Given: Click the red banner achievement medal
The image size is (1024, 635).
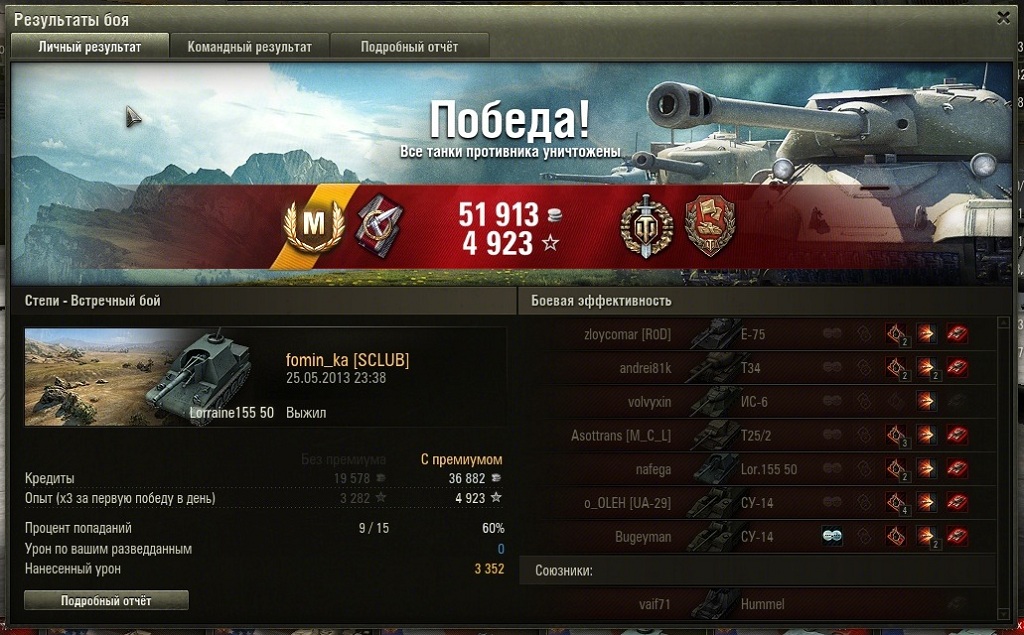Looking at the screenshot, I should [710, 224].
